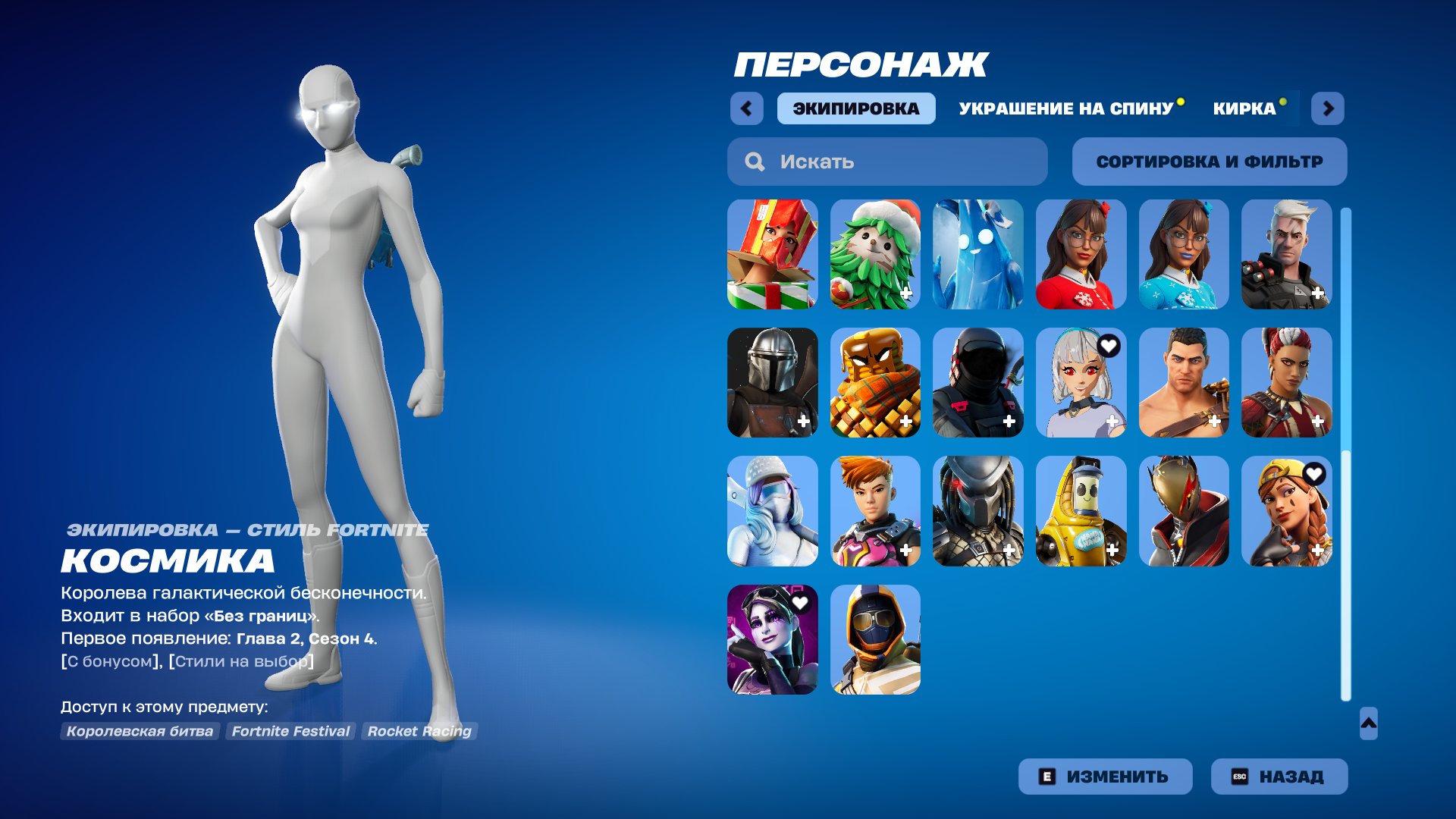Open the КИРКА tab
Viewport: 1456px width, 819px height.
pyautogui.click(x=1244, y=108)
